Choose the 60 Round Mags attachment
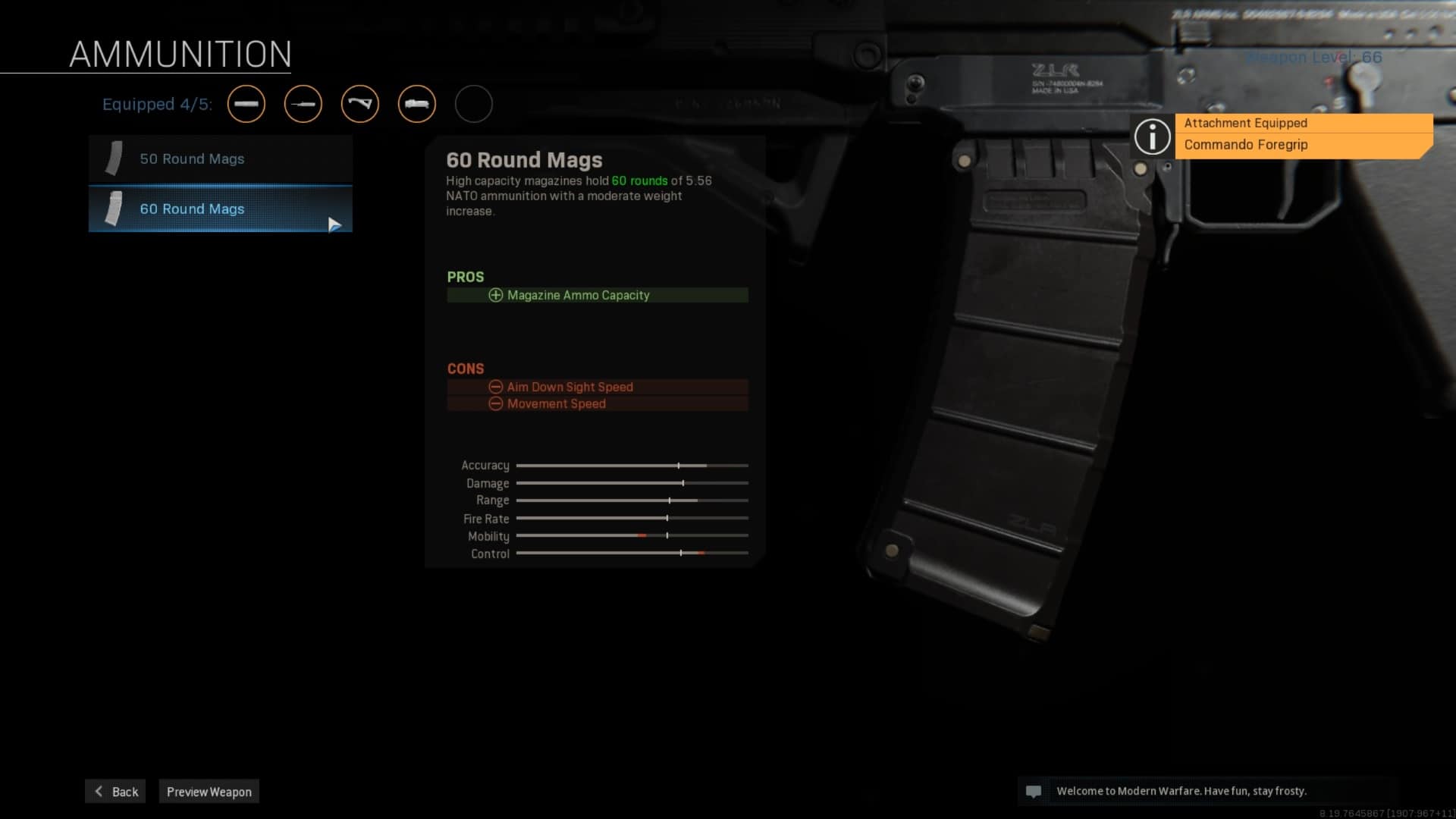This screenshot has height=819, width=1456. (x=220, y=209)
